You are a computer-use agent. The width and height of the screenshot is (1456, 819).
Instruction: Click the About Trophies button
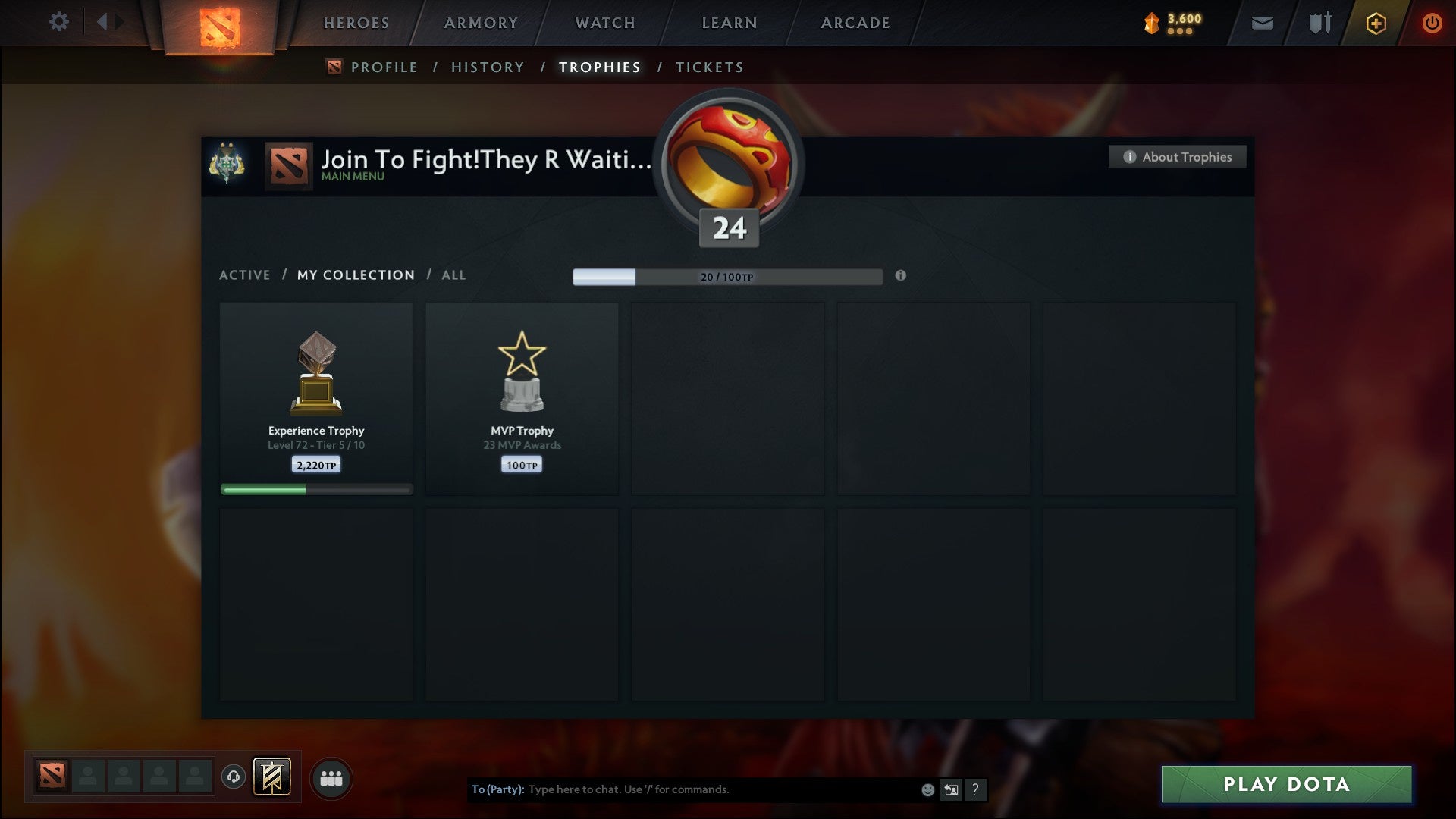click(x=1177, y=157)
